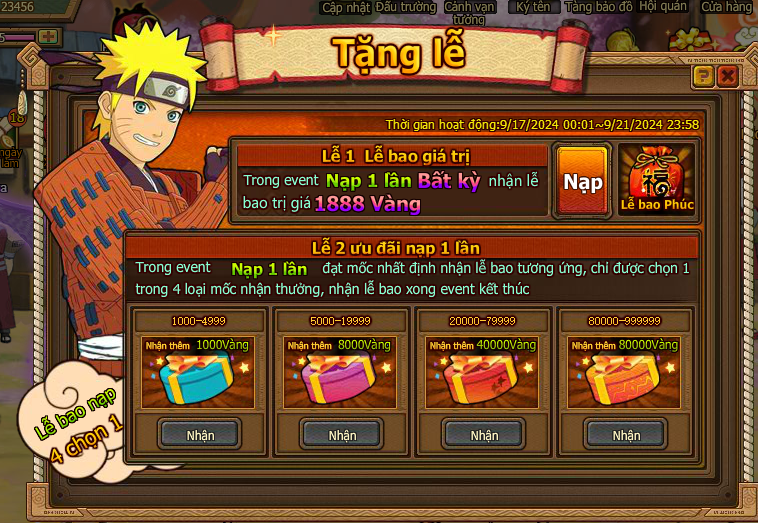Claim the 1000-4999 tier reward
The width and height of the screenshot is (758, 523).
[200, 434]
